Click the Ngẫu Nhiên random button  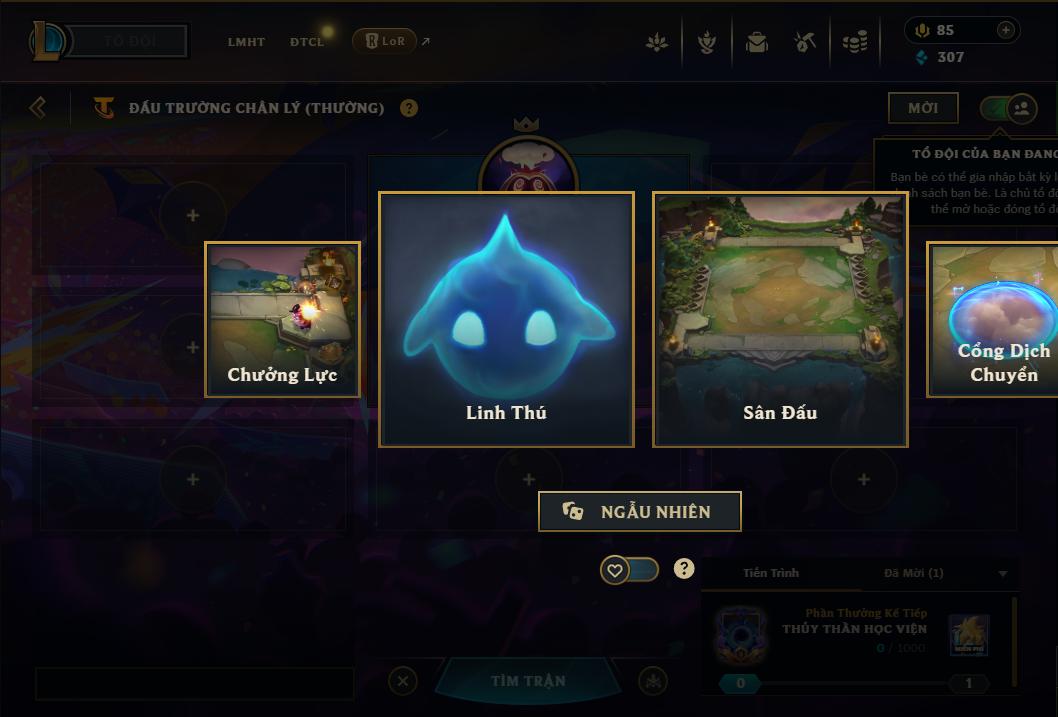639,511
